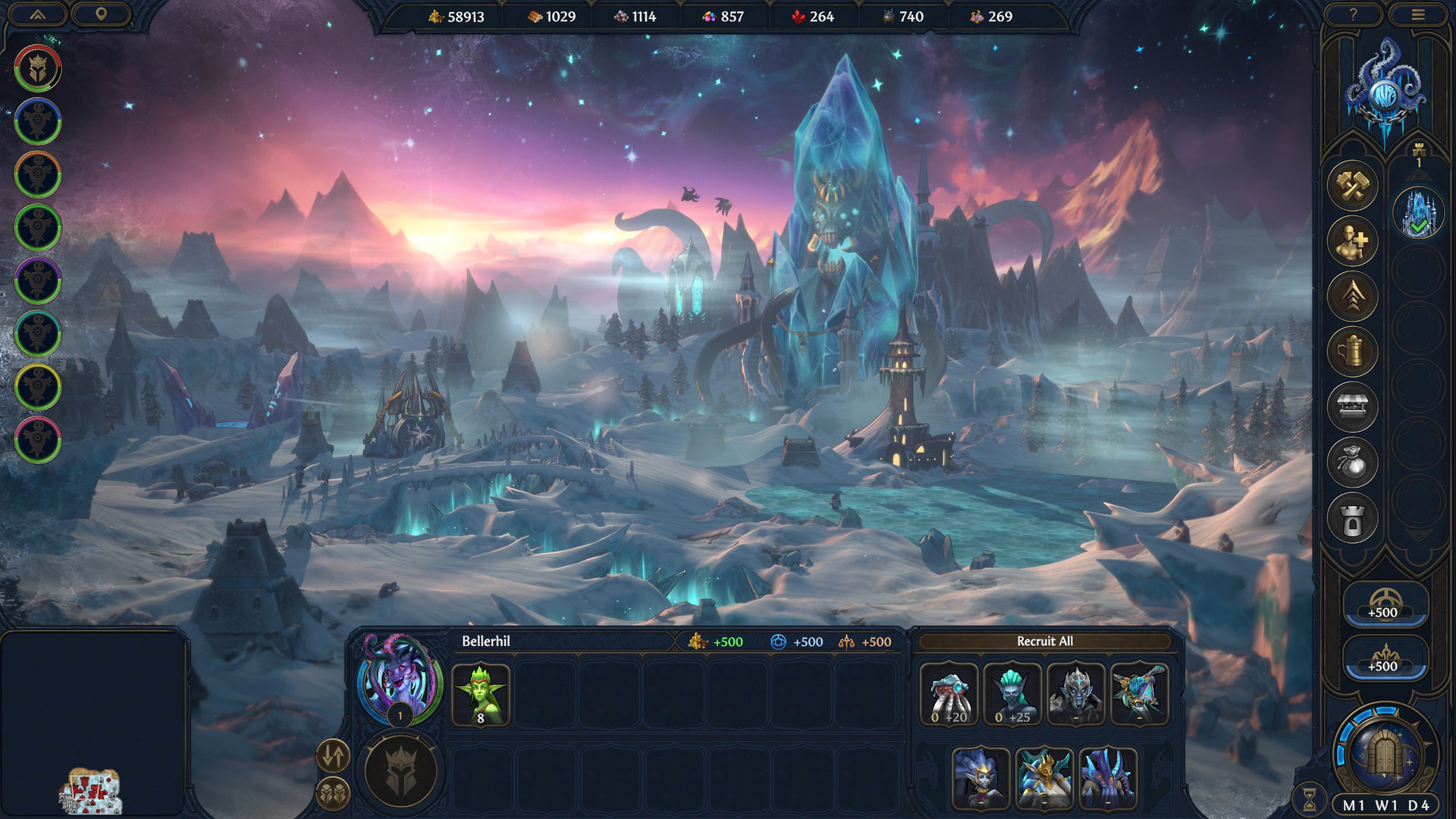The height and width of the screenshot is (819, 1456).
Task: Click the map pin button at top left
Action: click(101, 14)
